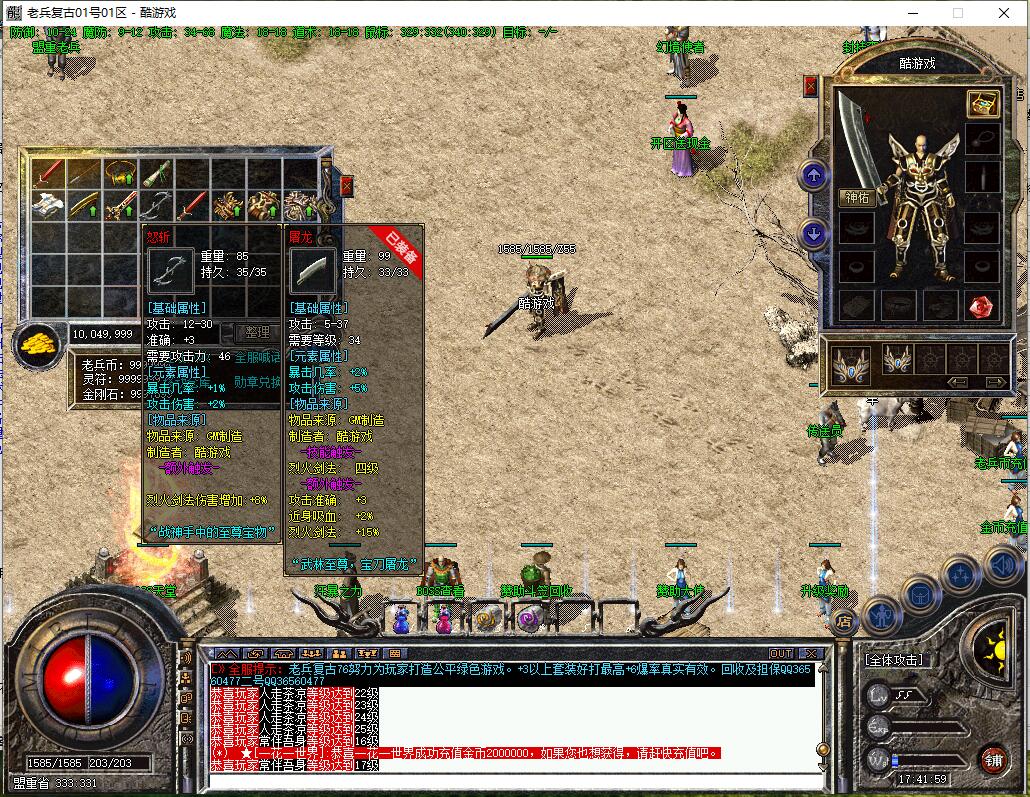Select the red gem equipment slot
Viewport: 1030px width, 797px height.
981,305
